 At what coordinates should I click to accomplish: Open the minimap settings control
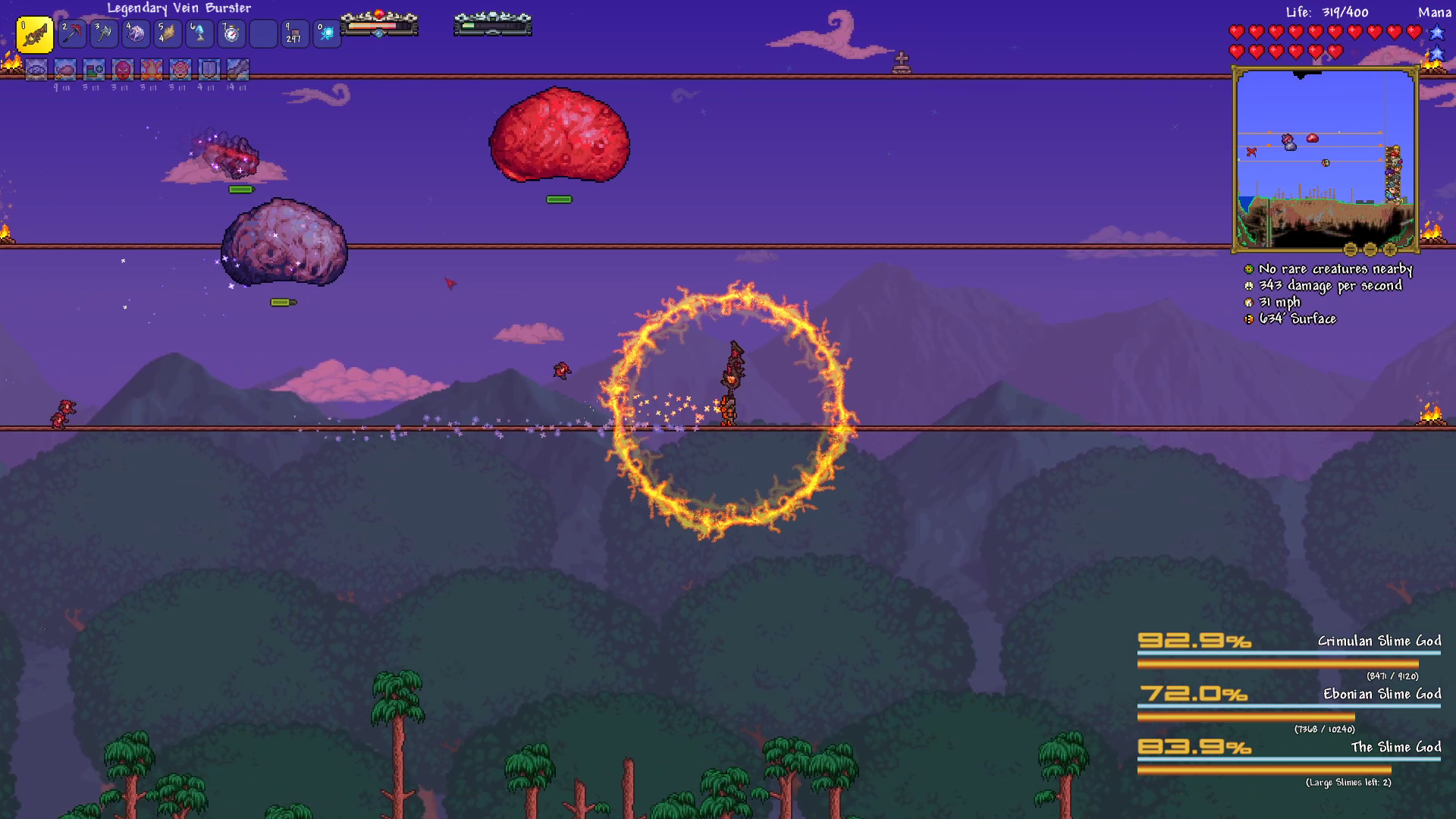1351,250
